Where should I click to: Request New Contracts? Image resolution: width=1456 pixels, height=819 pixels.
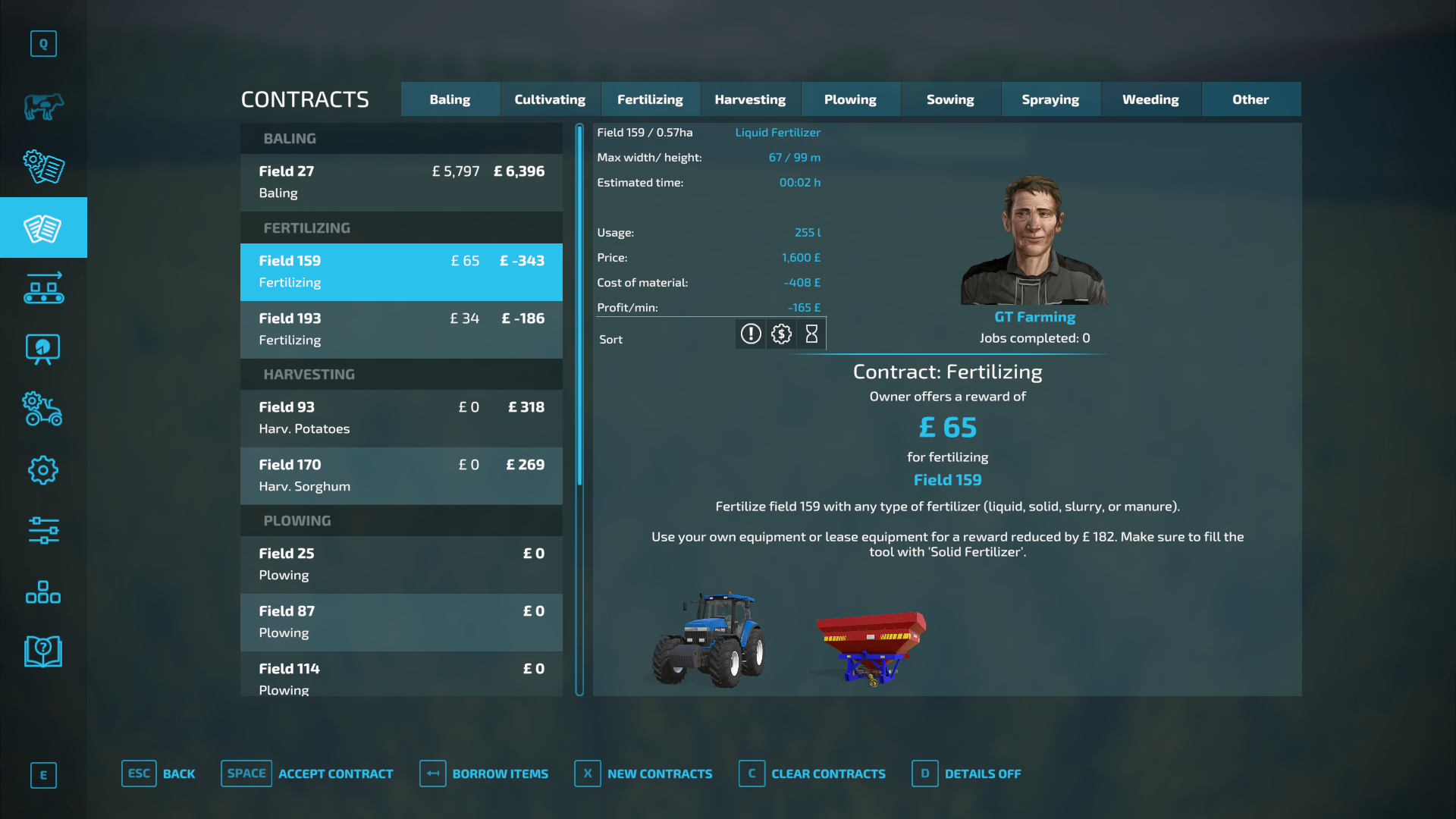643,773
